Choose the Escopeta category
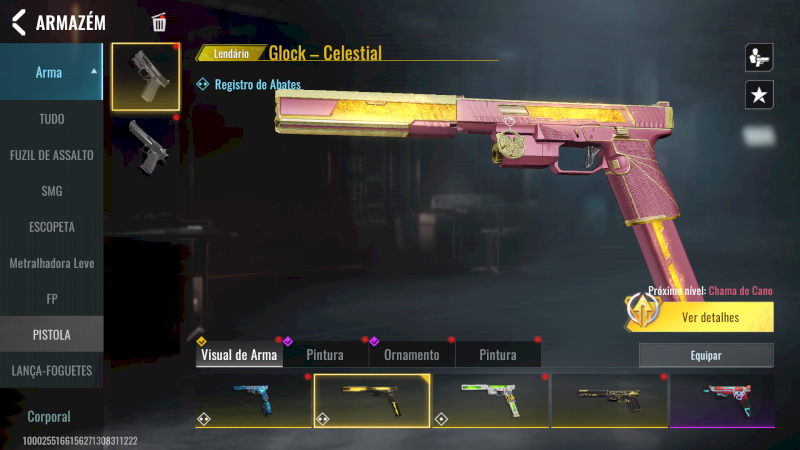Image resolution: width=800 pixels, height=450 pixels. 51,227
